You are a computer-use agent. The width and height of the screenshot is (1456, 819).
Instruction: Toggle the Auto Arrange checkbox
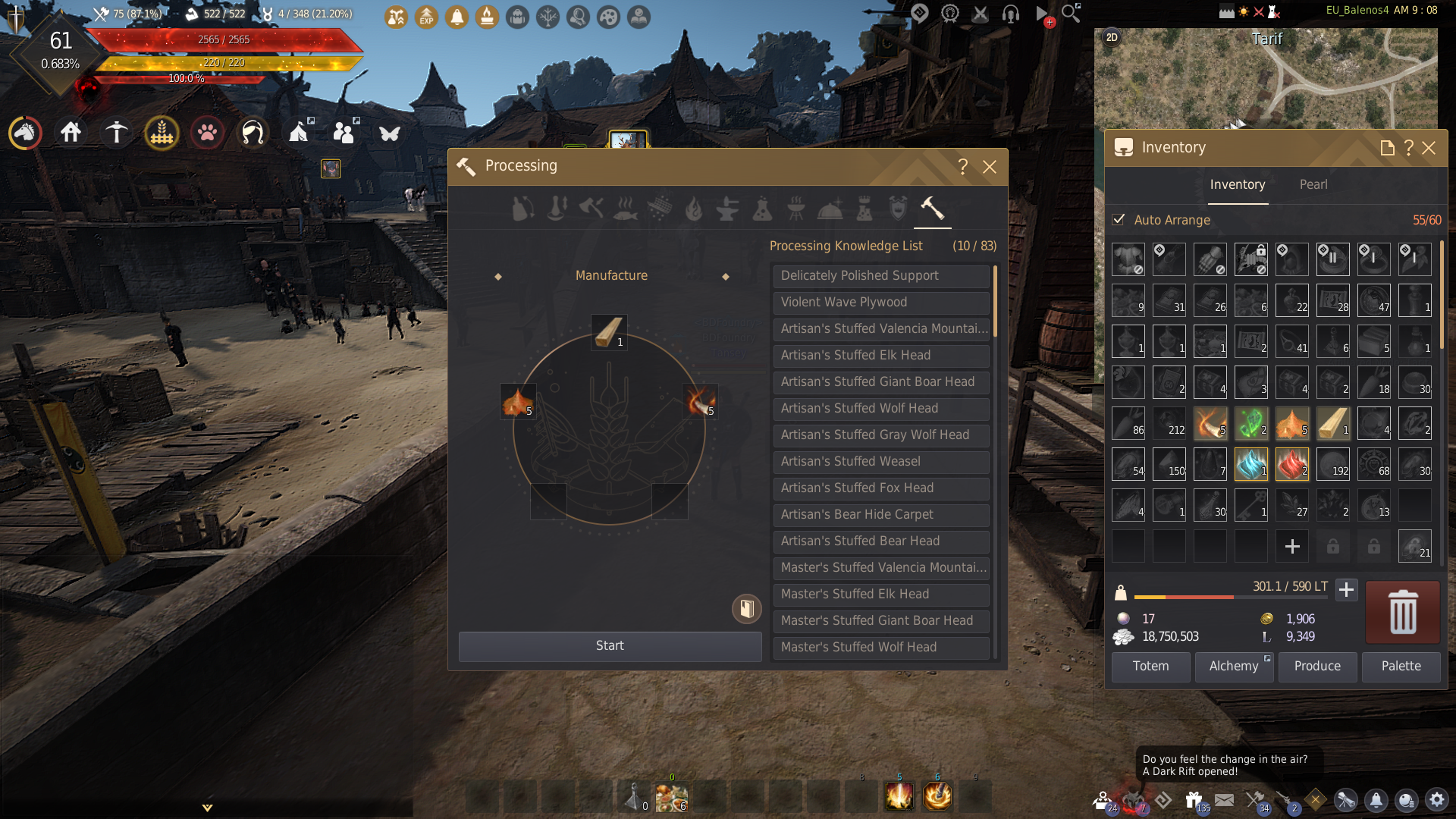point(1119,220)
